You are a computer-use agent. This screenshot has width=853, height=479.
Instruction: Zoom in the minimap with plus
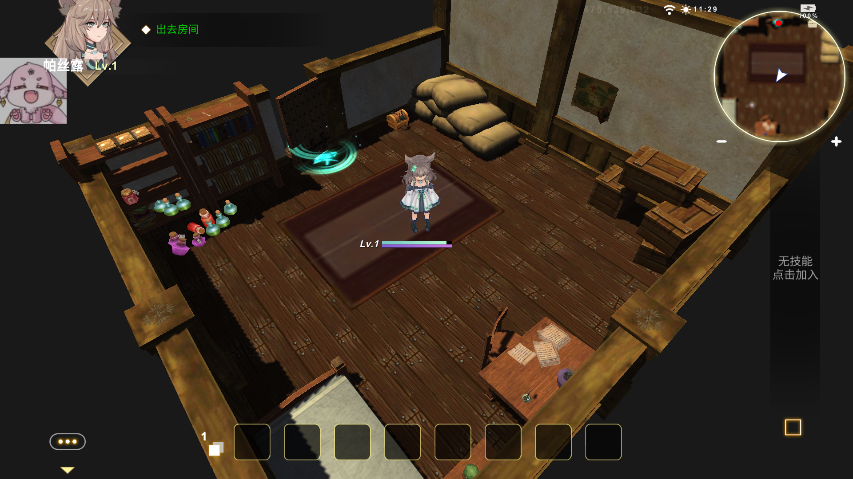click(836, 142)
